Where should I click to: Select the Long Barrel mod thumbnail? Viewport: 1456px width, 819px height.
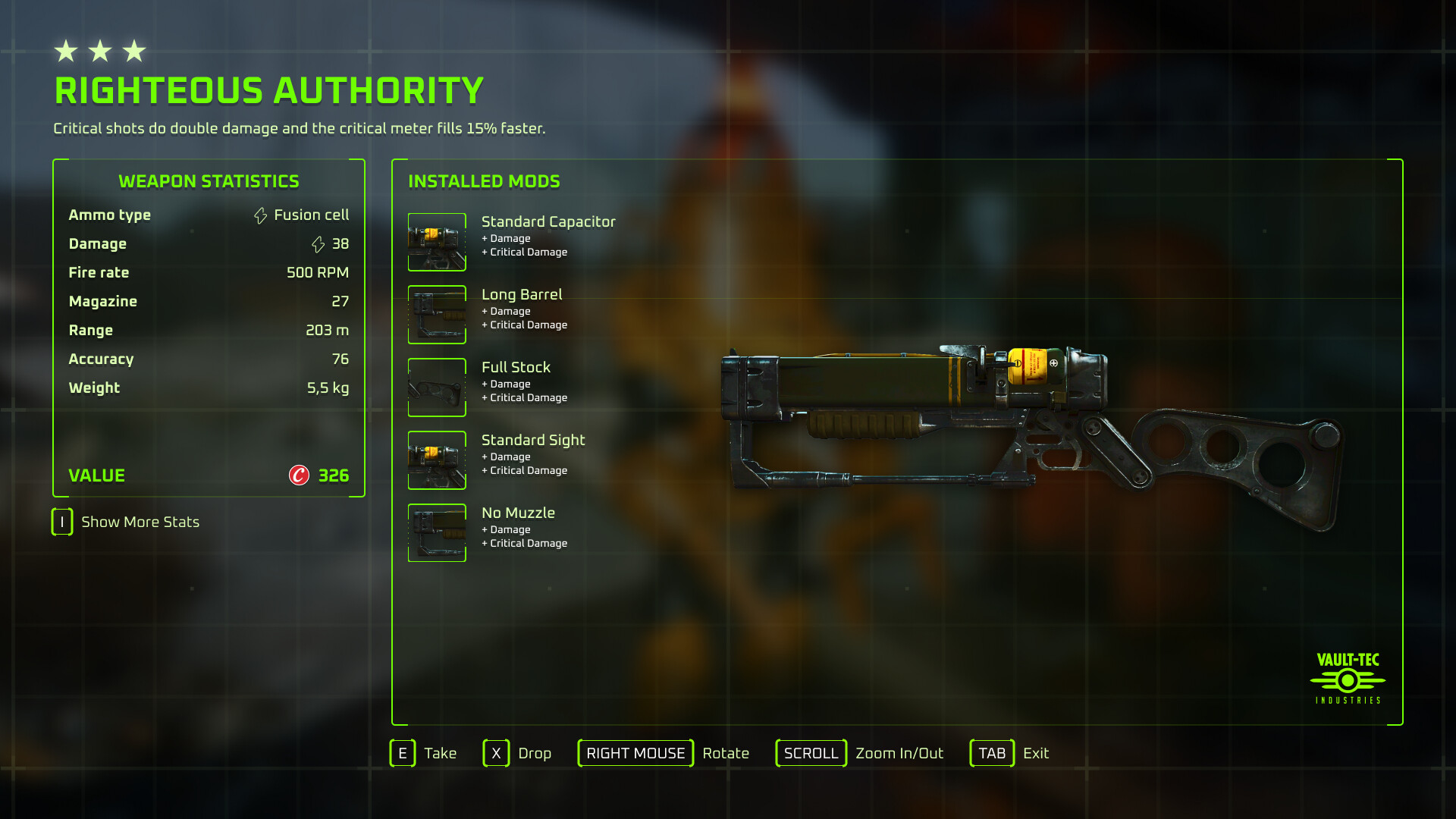click(x=437, y=315)
